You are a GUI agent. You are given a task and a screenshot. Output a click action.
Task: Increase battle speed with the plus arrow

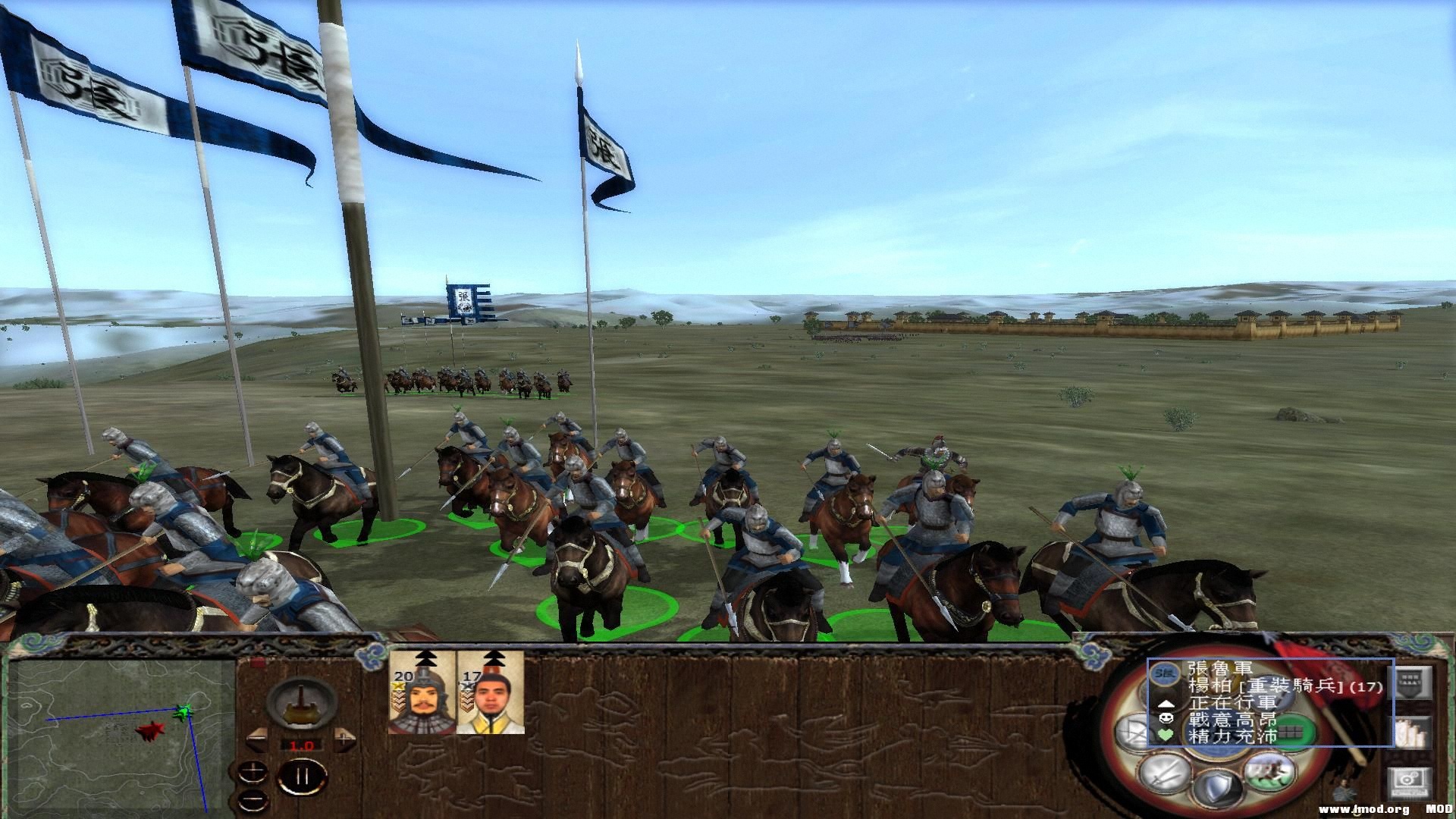tap(344, 739)
